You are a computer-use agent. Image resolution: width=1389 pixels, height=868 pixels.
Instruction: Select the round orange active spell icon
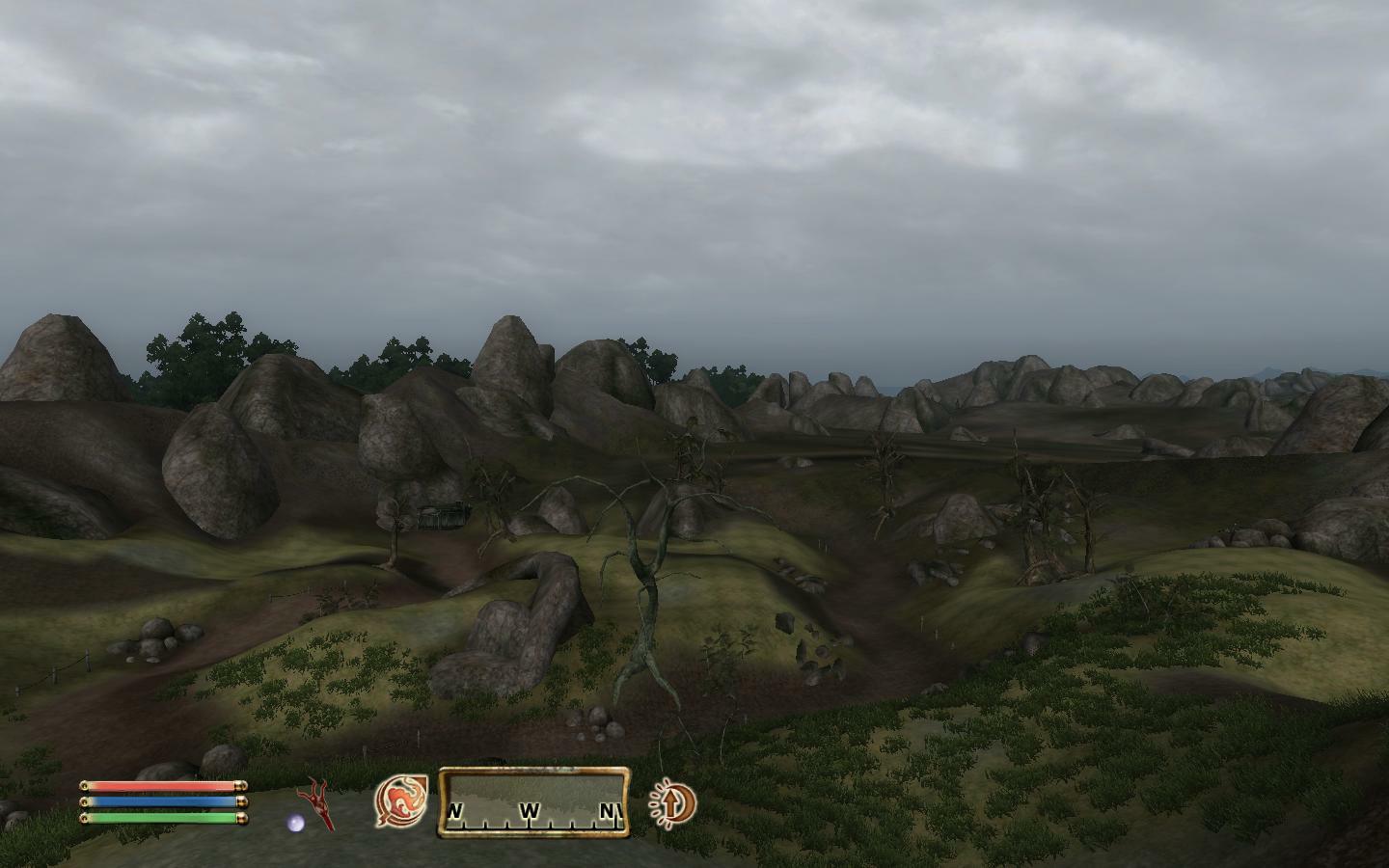400,801
